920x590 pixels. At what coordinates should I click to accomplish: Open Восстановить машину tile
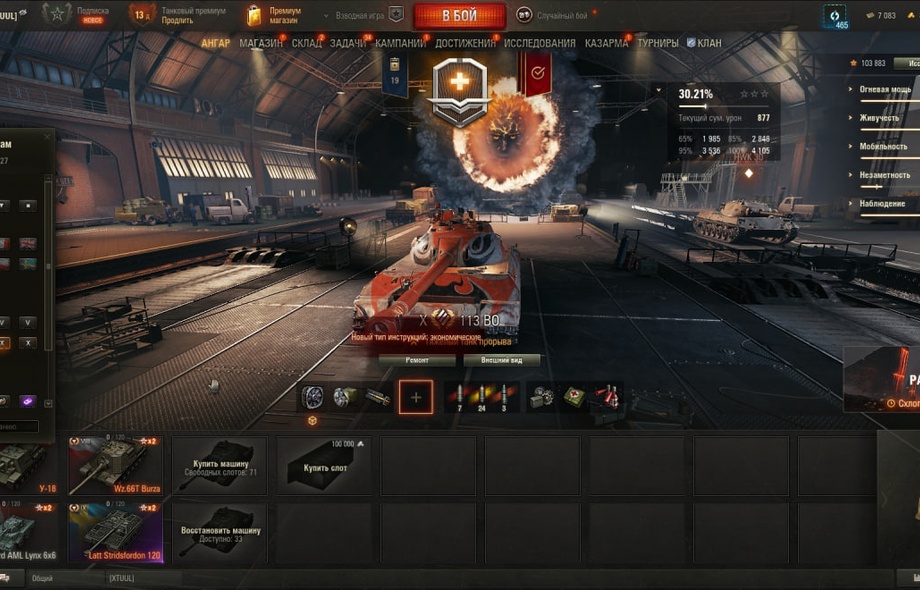pyautogui.click(x=220, y=532)
